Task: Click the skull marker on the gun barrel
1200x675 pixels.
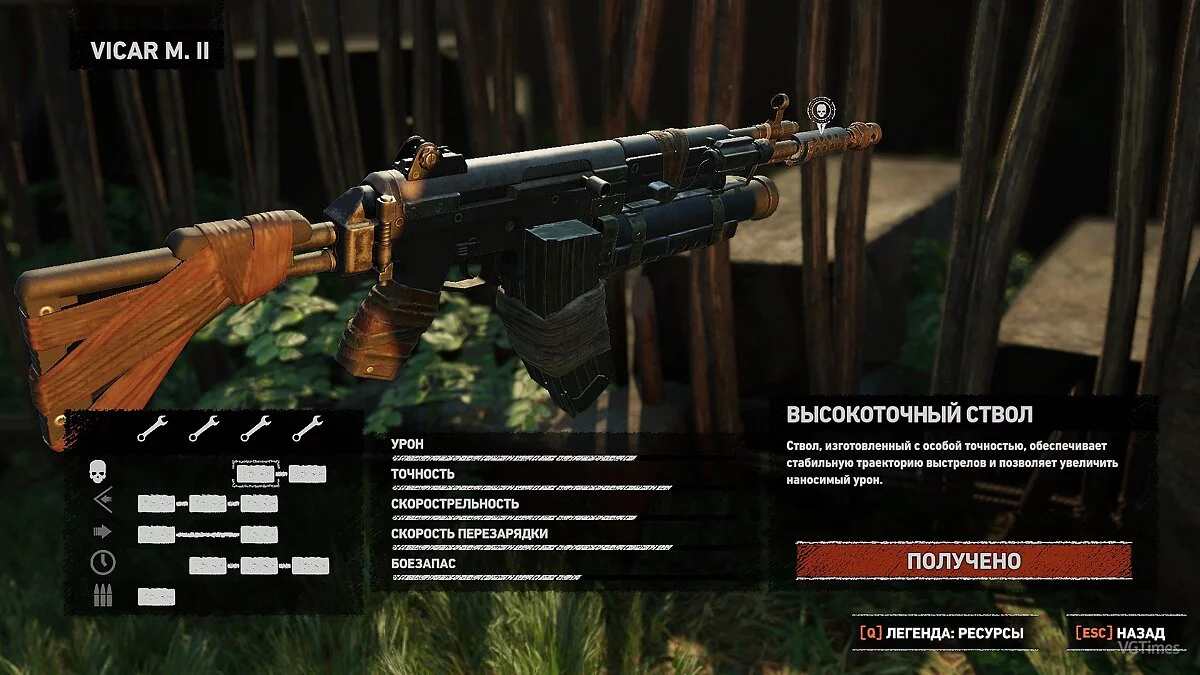Action: pyautogui.click(x=821, y=109)
